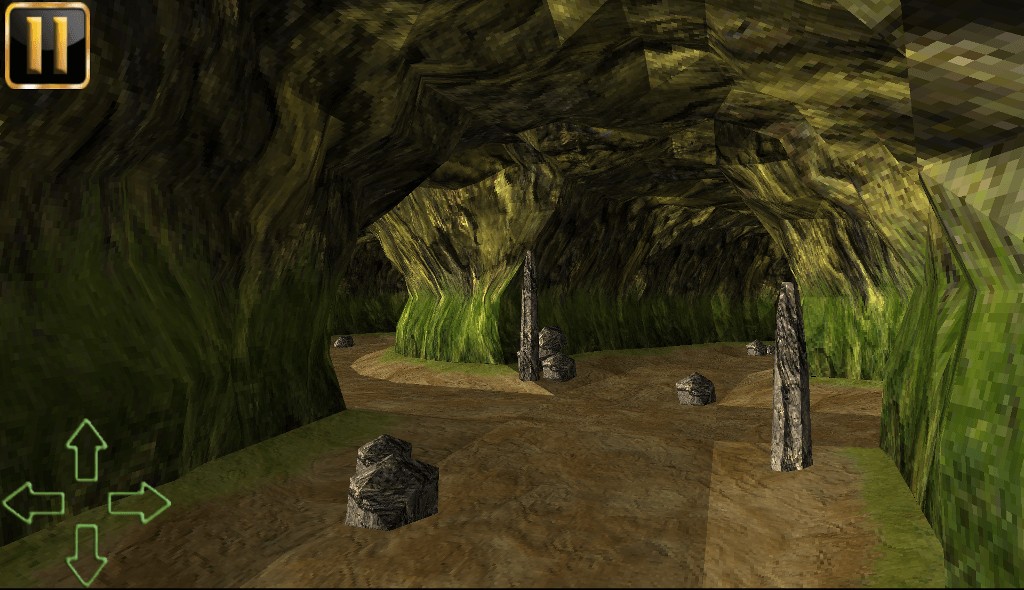Image resolution: width=1024 pixels, height=590 pixels.
Task: Tap the right arrow to turn right
Action: (139, 502)
